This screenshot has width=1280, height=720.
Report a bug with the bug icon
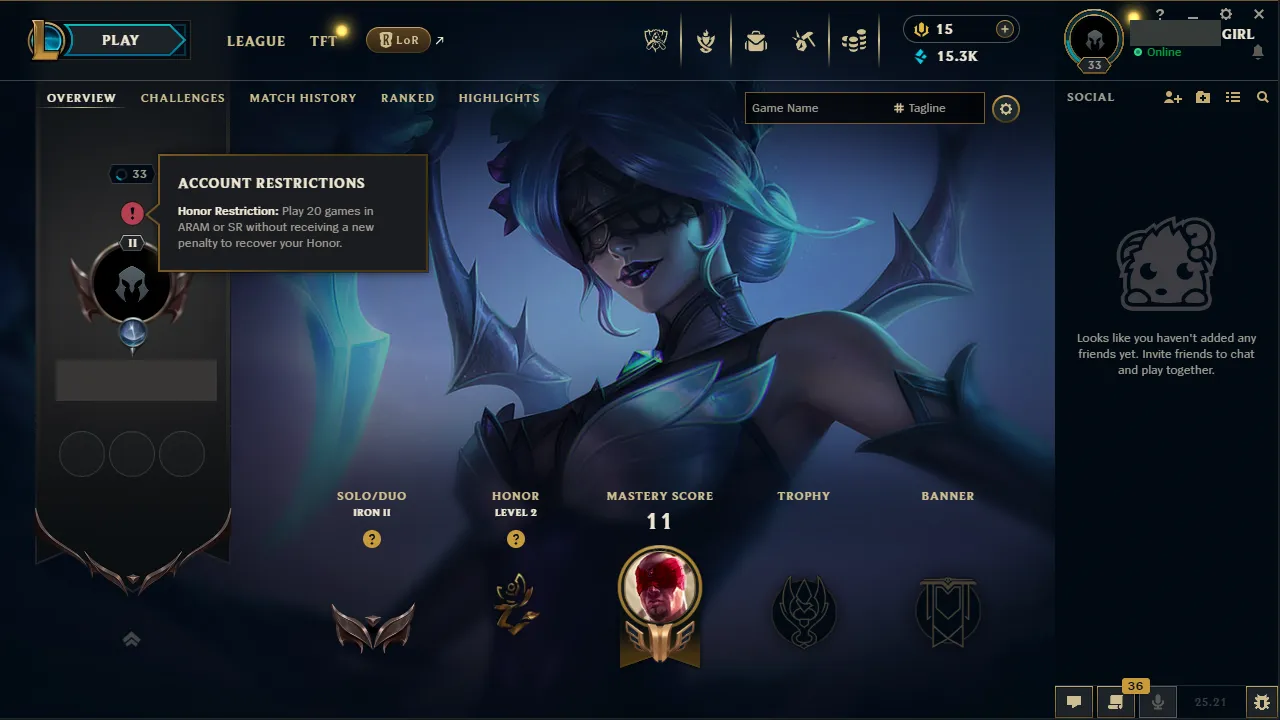point(1262,702)
